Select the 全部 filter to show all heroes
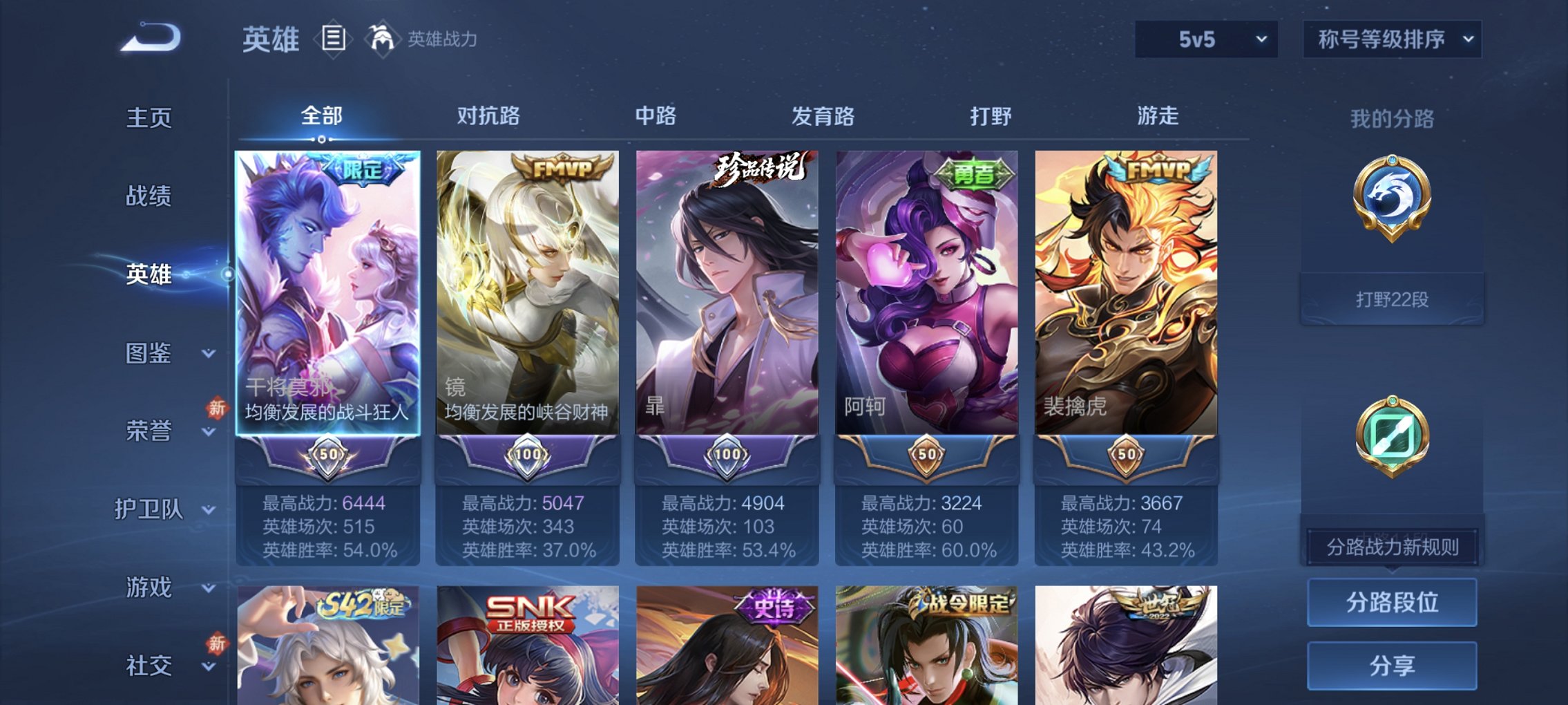This screenshot has height=705, width=1568. coord(321,116)
